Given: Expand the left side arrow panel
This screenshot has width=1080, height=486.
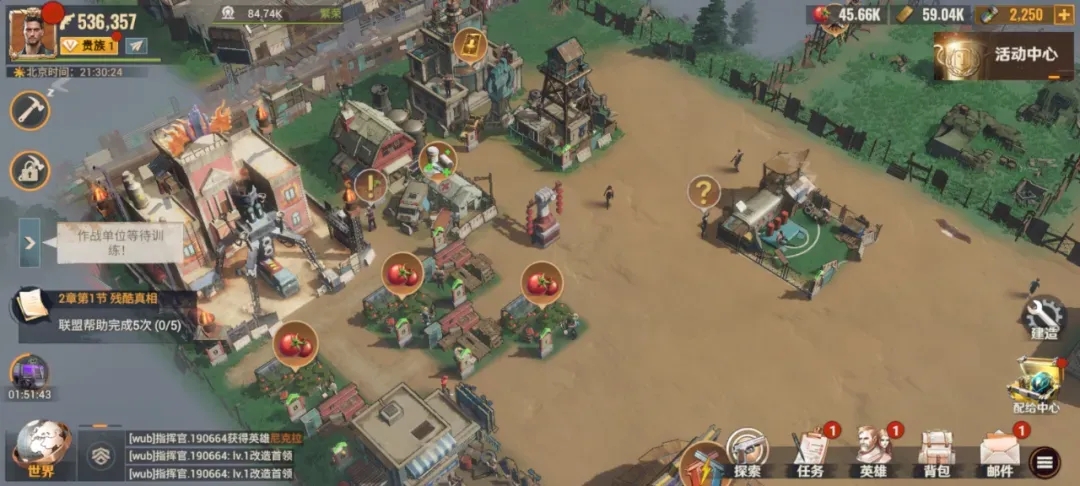Looking at the screenshot, I should [30, 242].
